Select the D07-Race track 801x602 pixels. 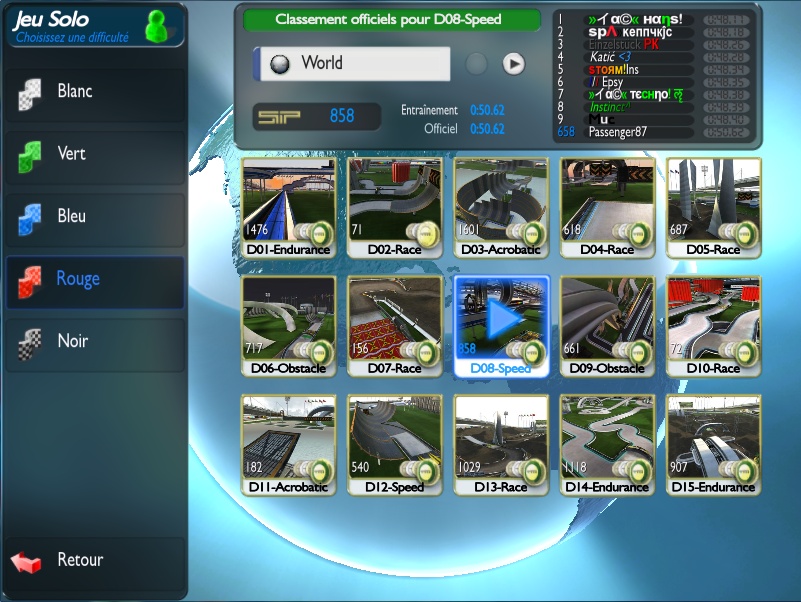point(394,319)
